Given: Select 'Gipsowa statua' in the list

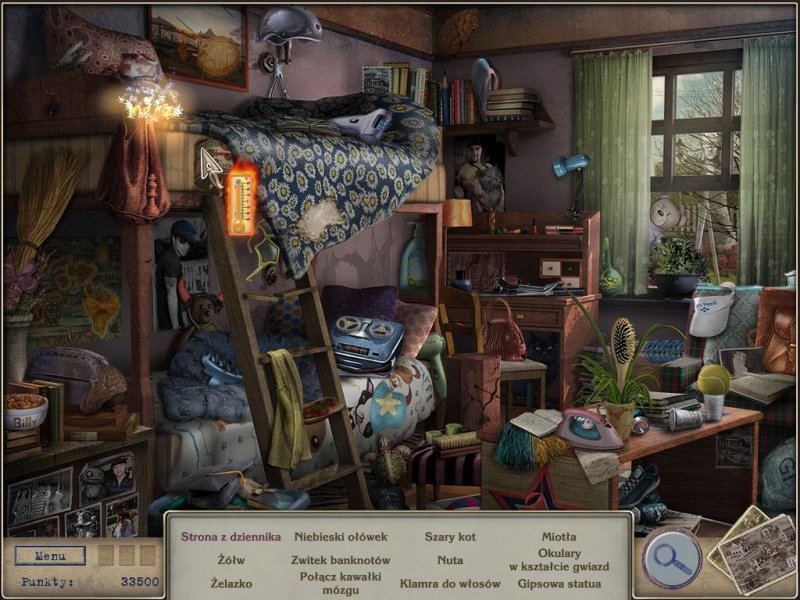Looking at the screenshot, I should [x=559, y=583].
